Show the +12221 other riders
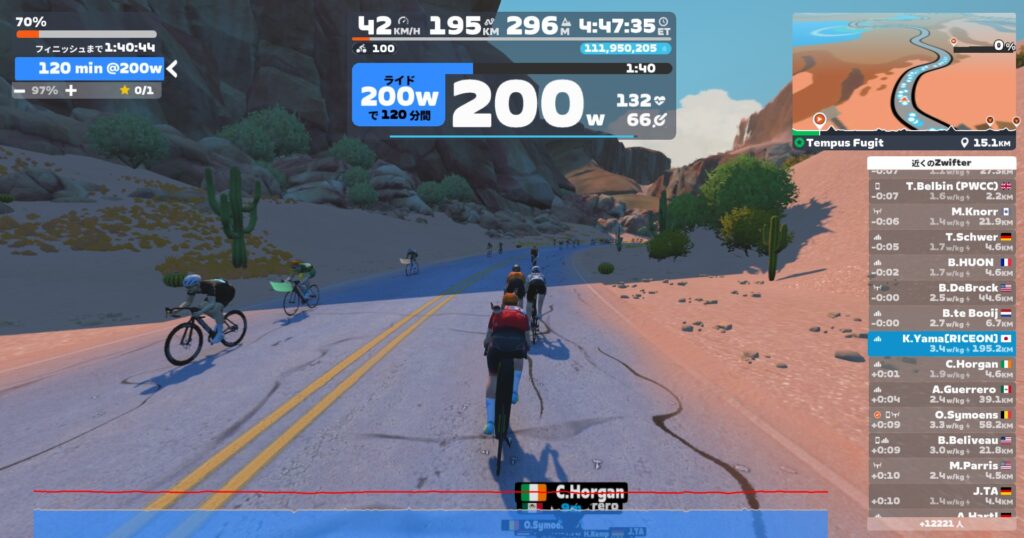1024x538 pixels. click(x=941, y=523)
